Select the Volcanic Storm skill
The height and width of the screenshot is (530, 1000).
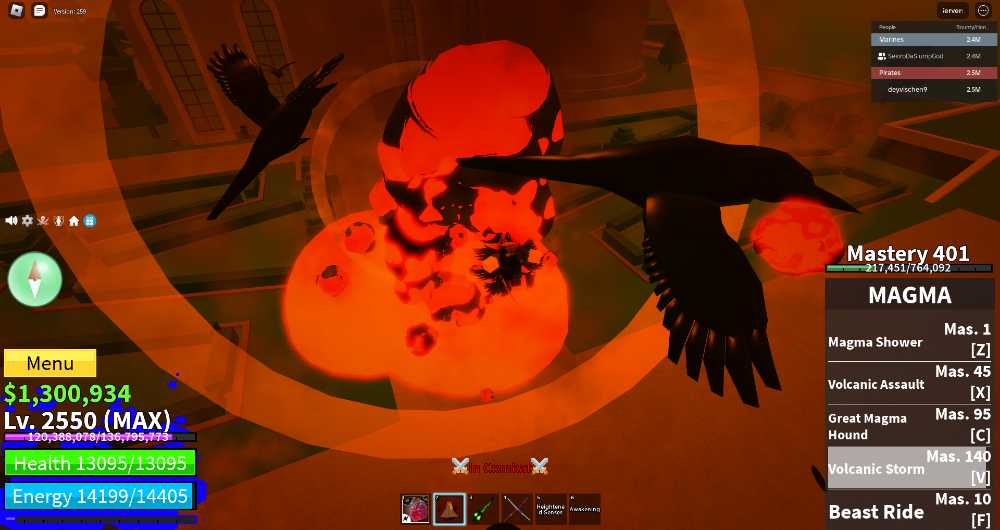coord(909,468)
